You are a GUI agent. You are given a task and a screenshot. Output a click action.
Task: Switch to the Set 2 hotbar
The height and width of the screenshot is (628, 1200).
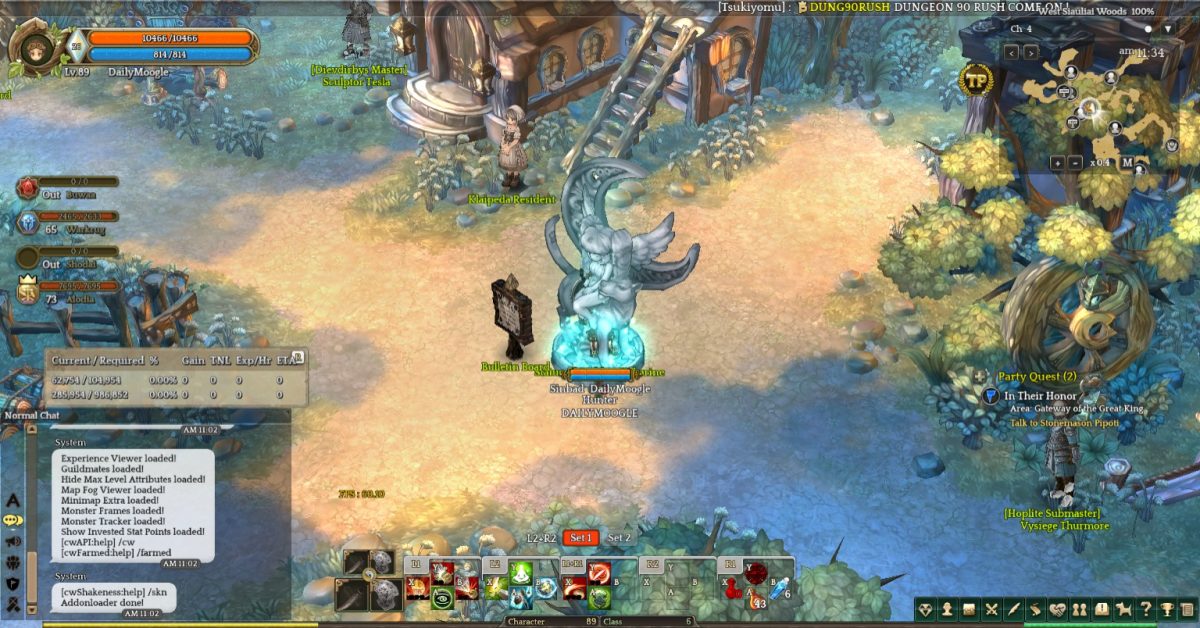tap(620, 538)
